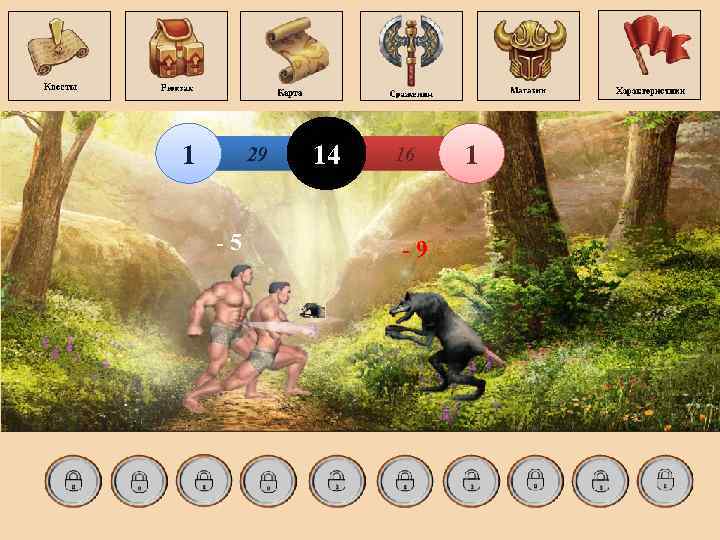Select the Сражения battle axe button
The height and width of the screenshot is (540, 720).
click(410, 56)
